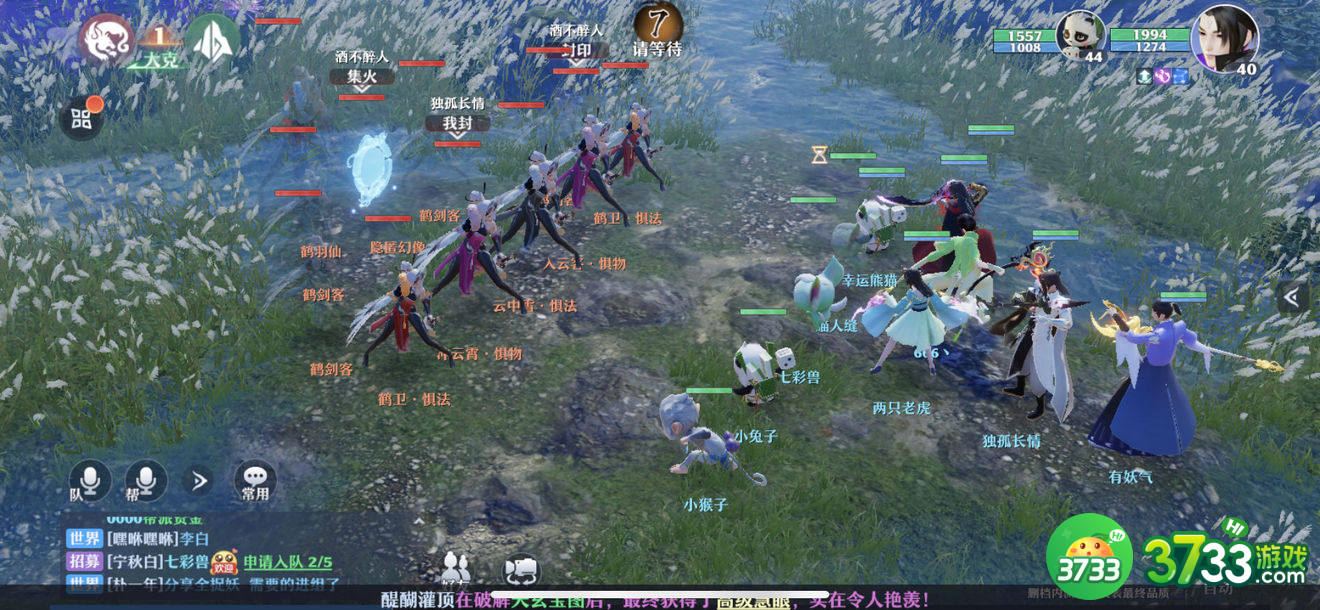Activate the guild voice microphone button
This screenshot has width=1320, height=610.
click(146, 481)
